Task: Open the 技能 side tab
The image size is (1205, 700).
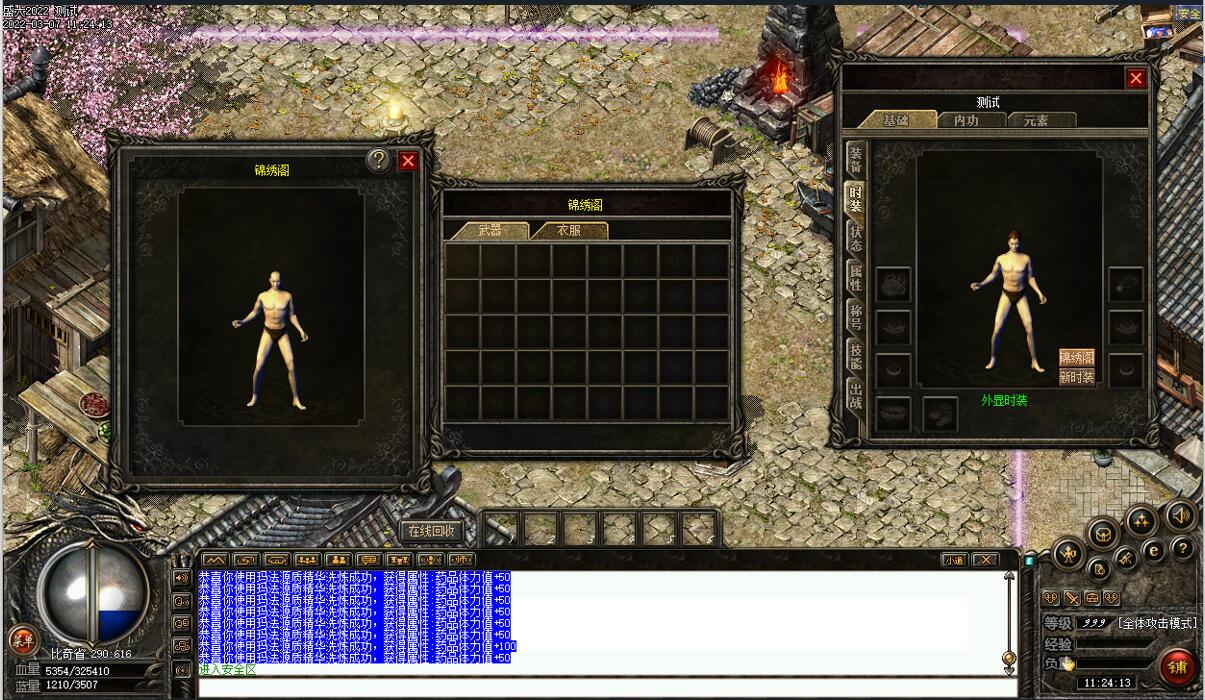Action: (x=856, y=354)
